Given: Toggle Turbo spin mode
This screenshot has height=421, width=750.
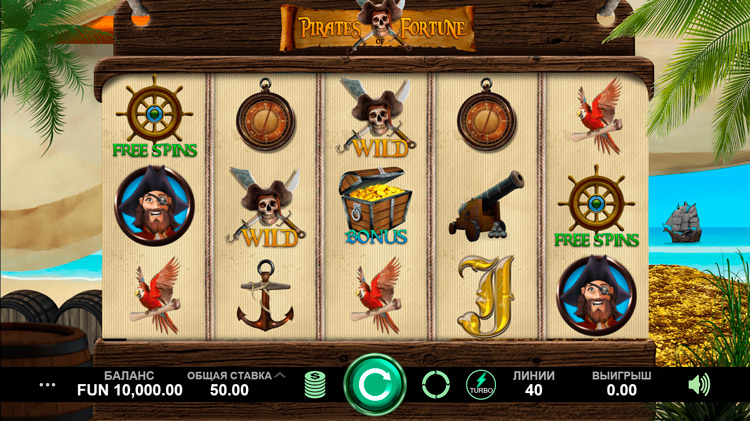Looking at the screenshot, I should [x=480, y=384].
